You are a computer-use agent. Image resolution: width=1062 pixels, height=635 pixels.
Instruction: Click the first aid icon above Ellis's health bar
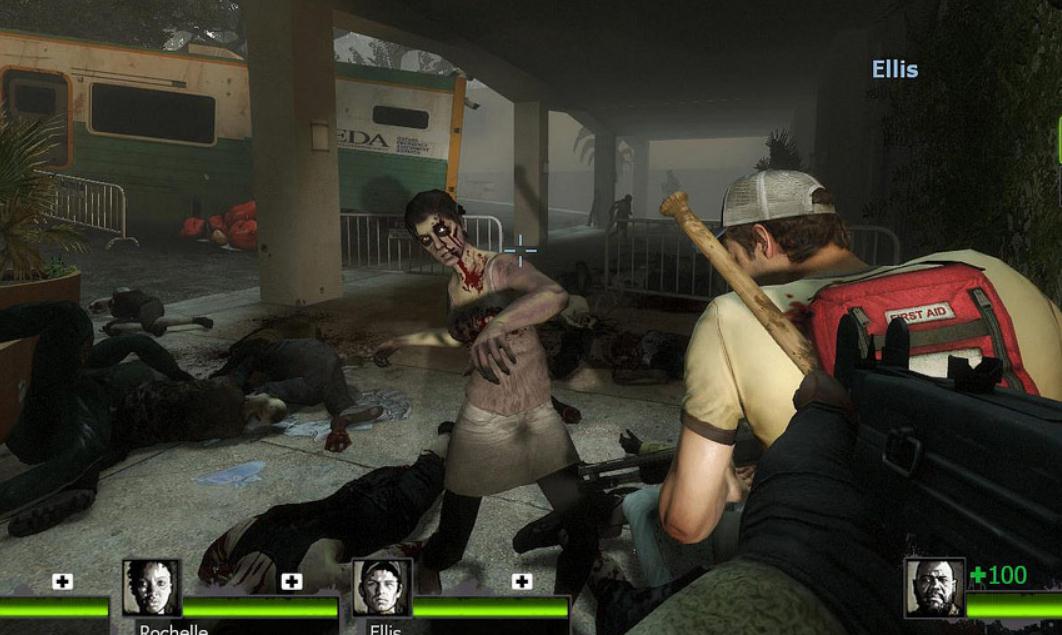(x=521, y=581)
